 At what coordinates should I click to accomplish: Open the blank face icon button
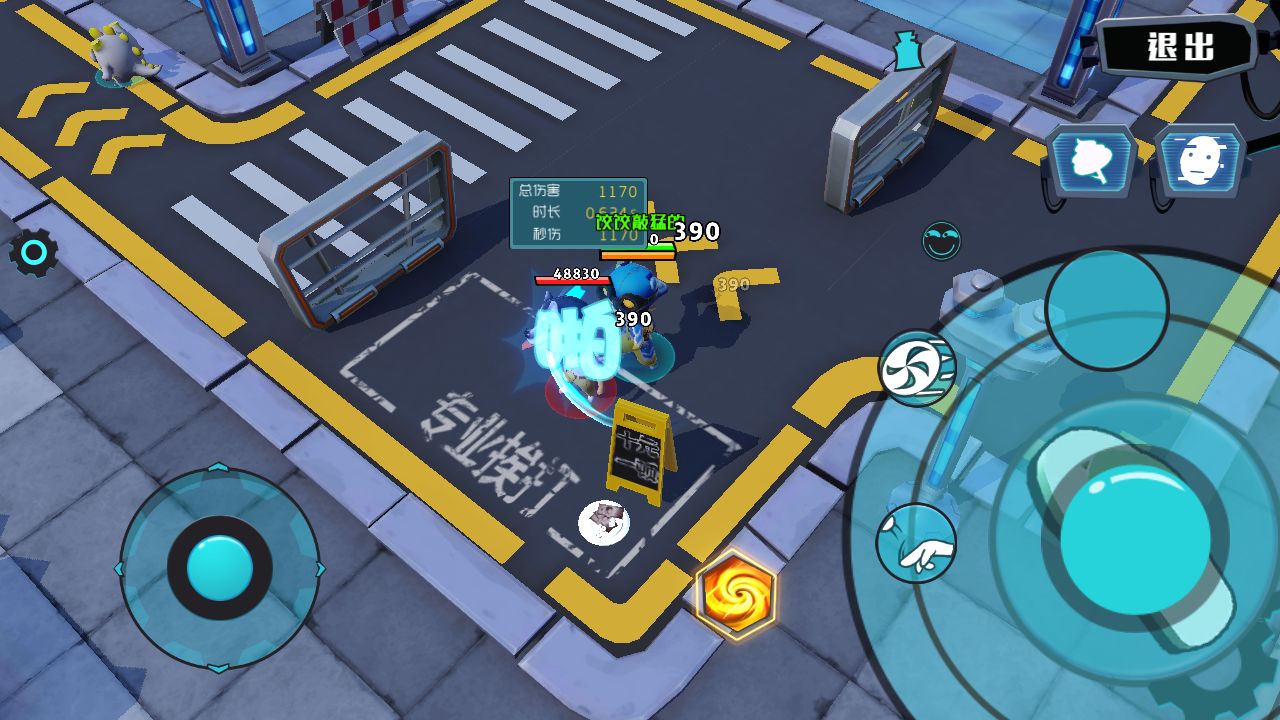1200,161
